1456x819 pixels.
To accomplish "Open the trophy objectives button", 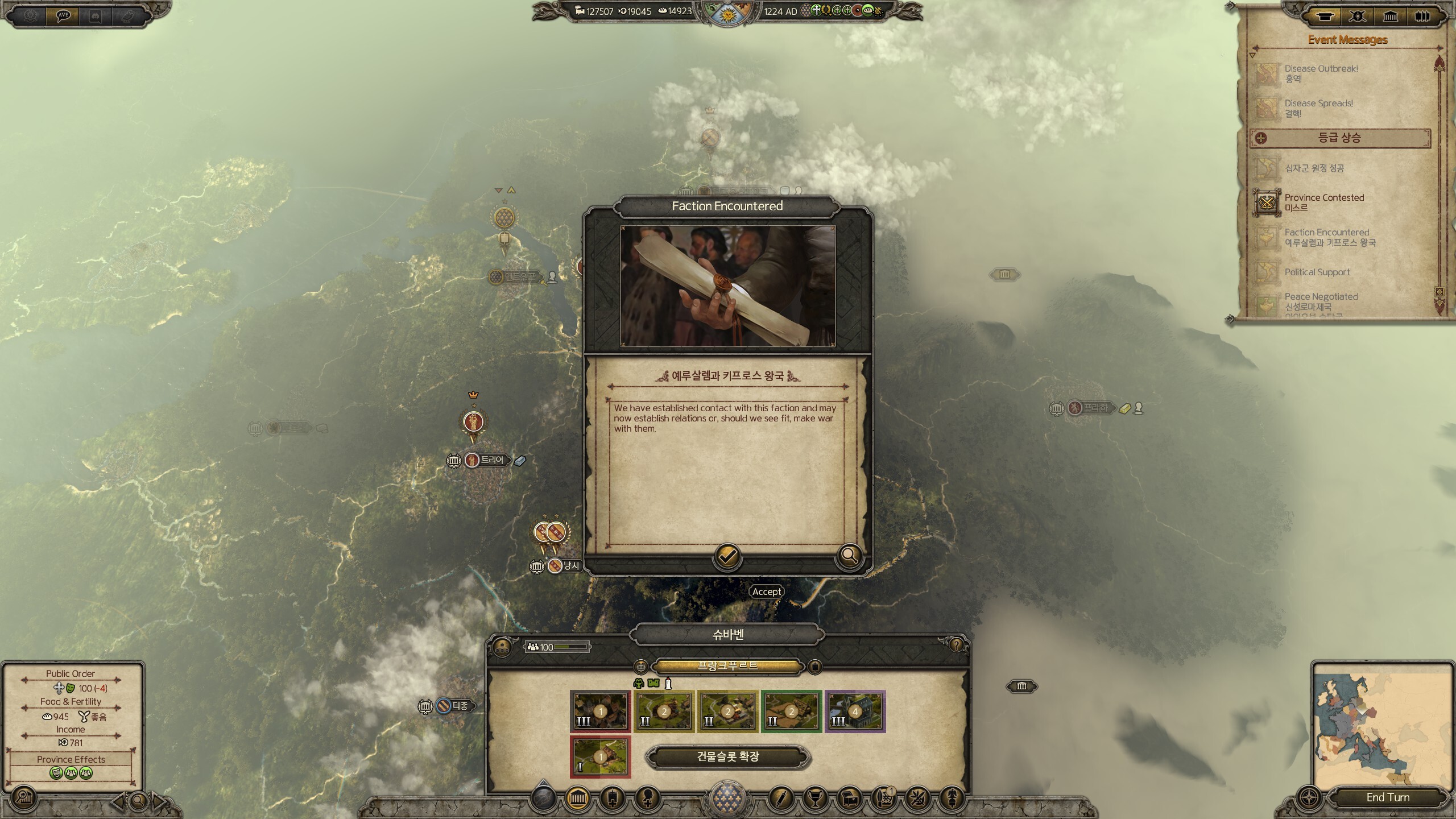I will coord(814,799).
